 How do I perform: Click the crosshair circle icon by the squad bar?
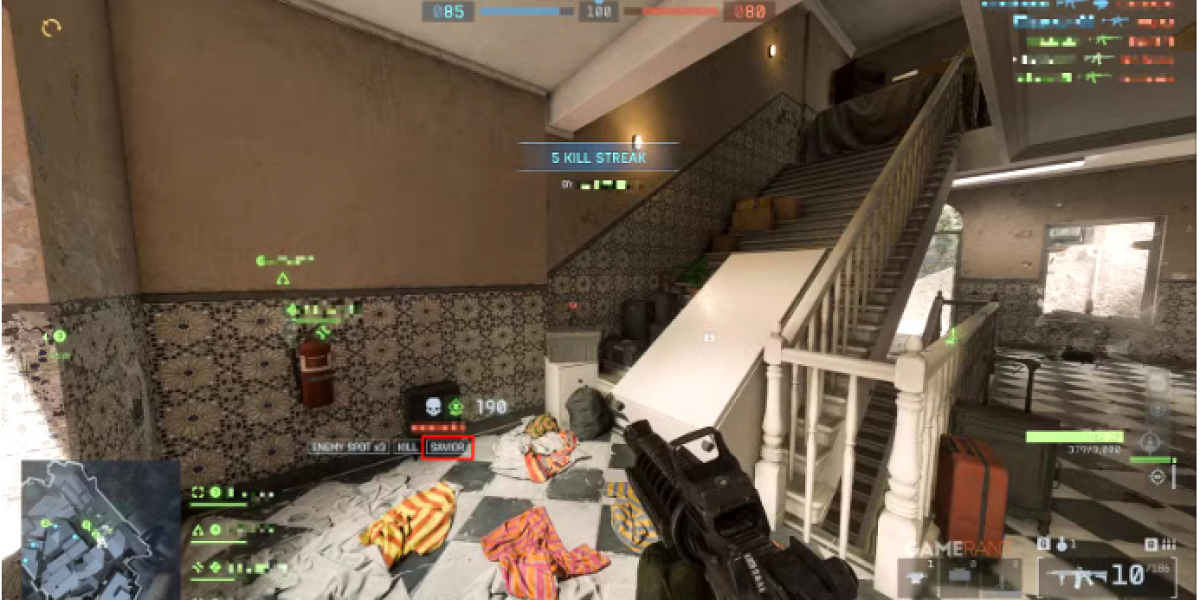coord(1157,476)
